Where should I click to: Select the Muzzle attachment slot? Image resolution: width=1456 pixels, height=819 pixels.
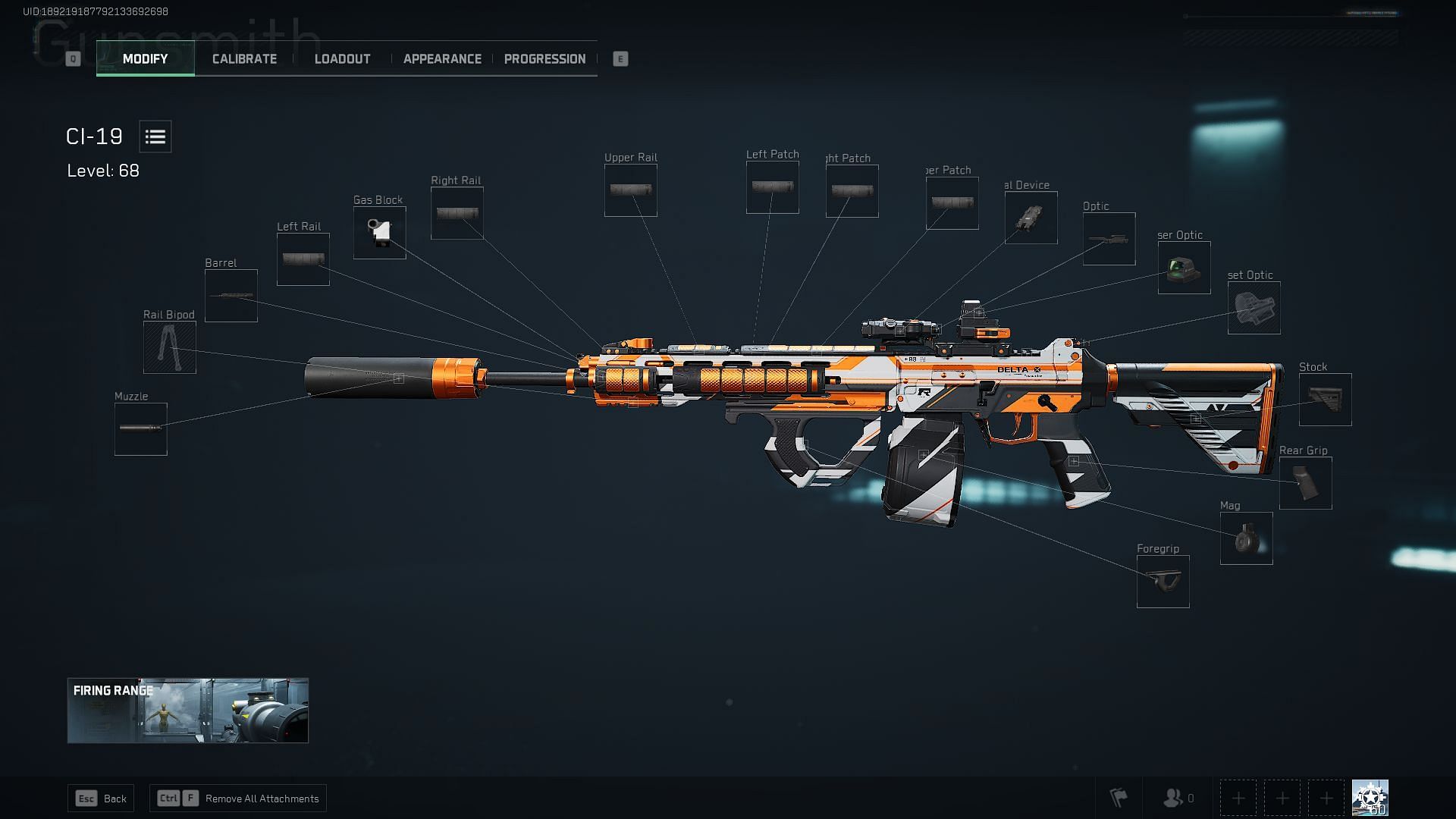tap(141, 429)
